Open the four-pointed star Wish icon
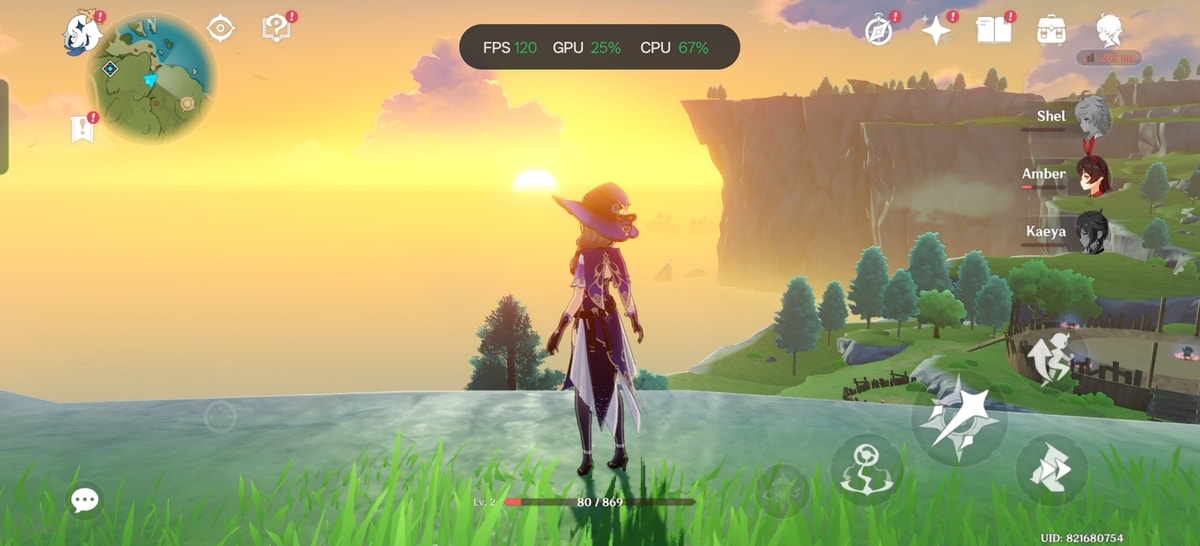The image size is (1200, 546). tap(936, 31)
